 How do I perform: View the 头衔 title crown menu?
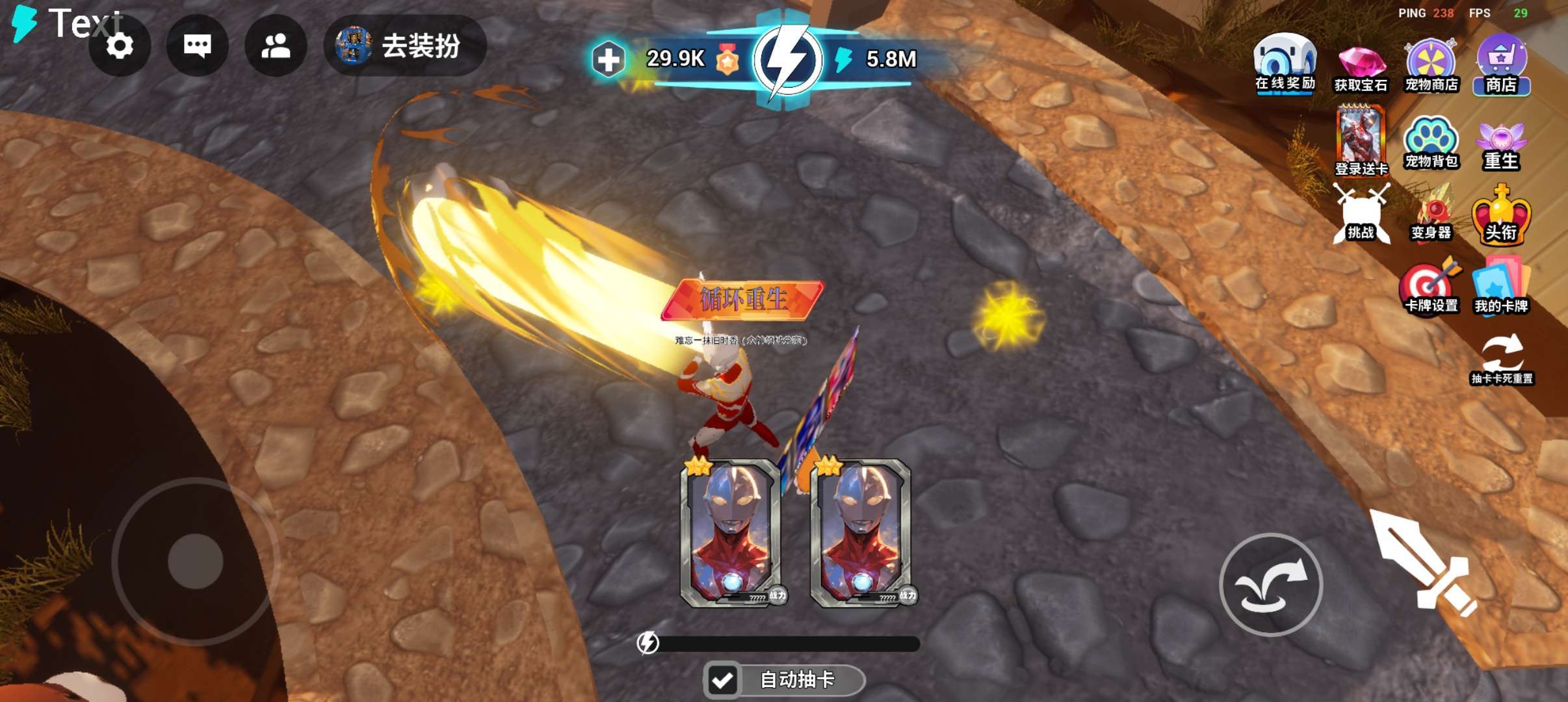(x=1501, y=216)
